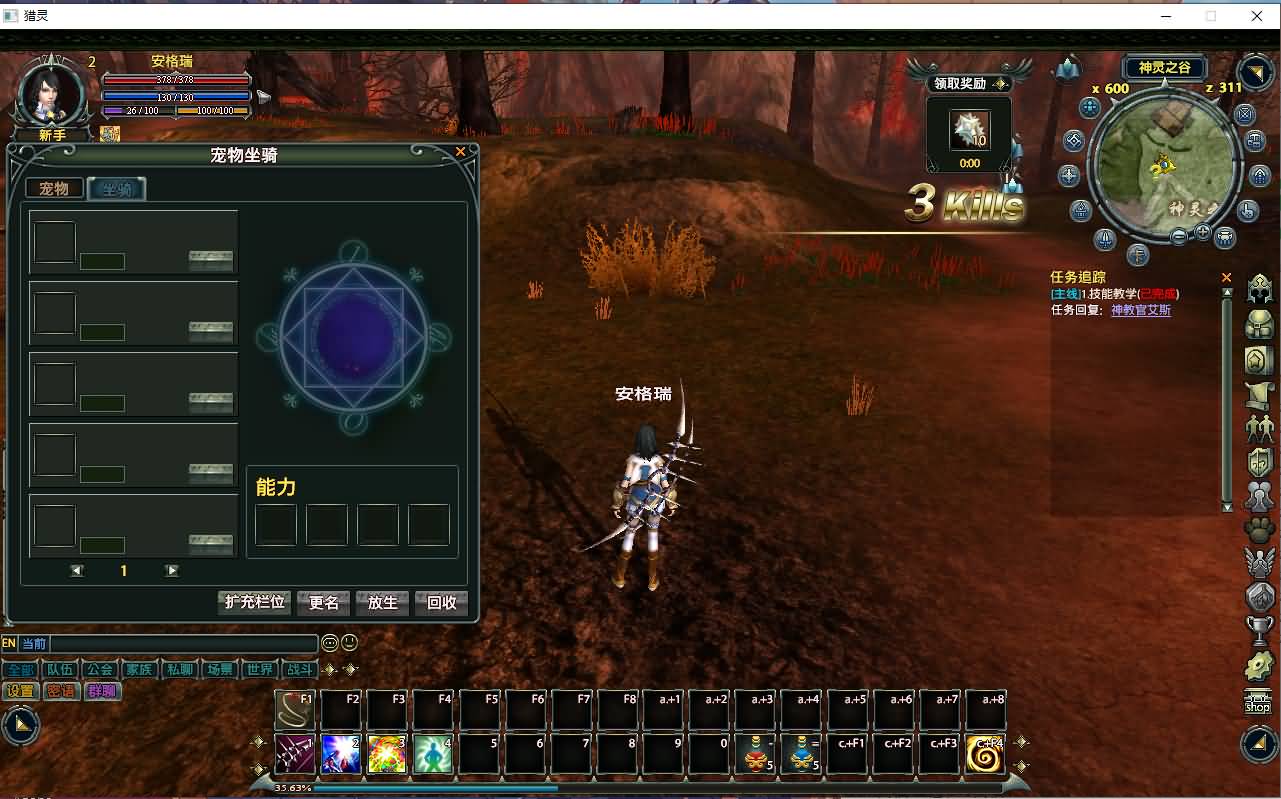Click the emoticon picker beside chat input
This screenshot has height=799, width=1281.
pos(348,642)
